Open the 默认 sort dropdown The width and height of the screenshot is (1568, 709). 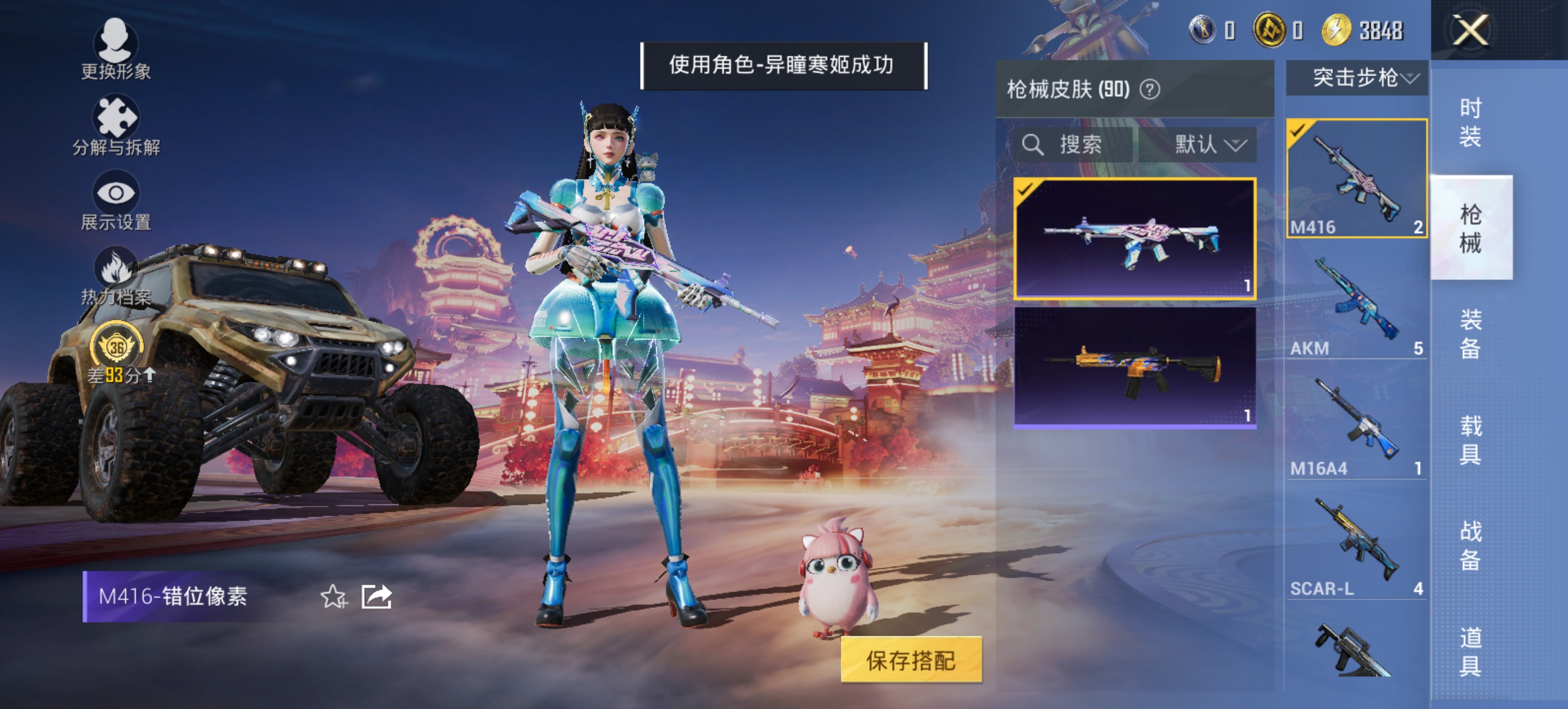[1211, 145]
